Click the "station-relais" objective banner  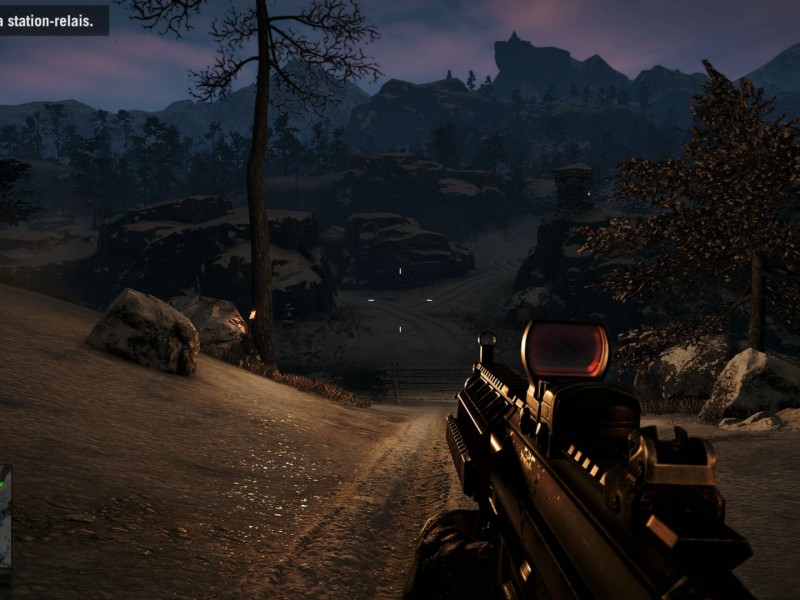tap(53, 18)
